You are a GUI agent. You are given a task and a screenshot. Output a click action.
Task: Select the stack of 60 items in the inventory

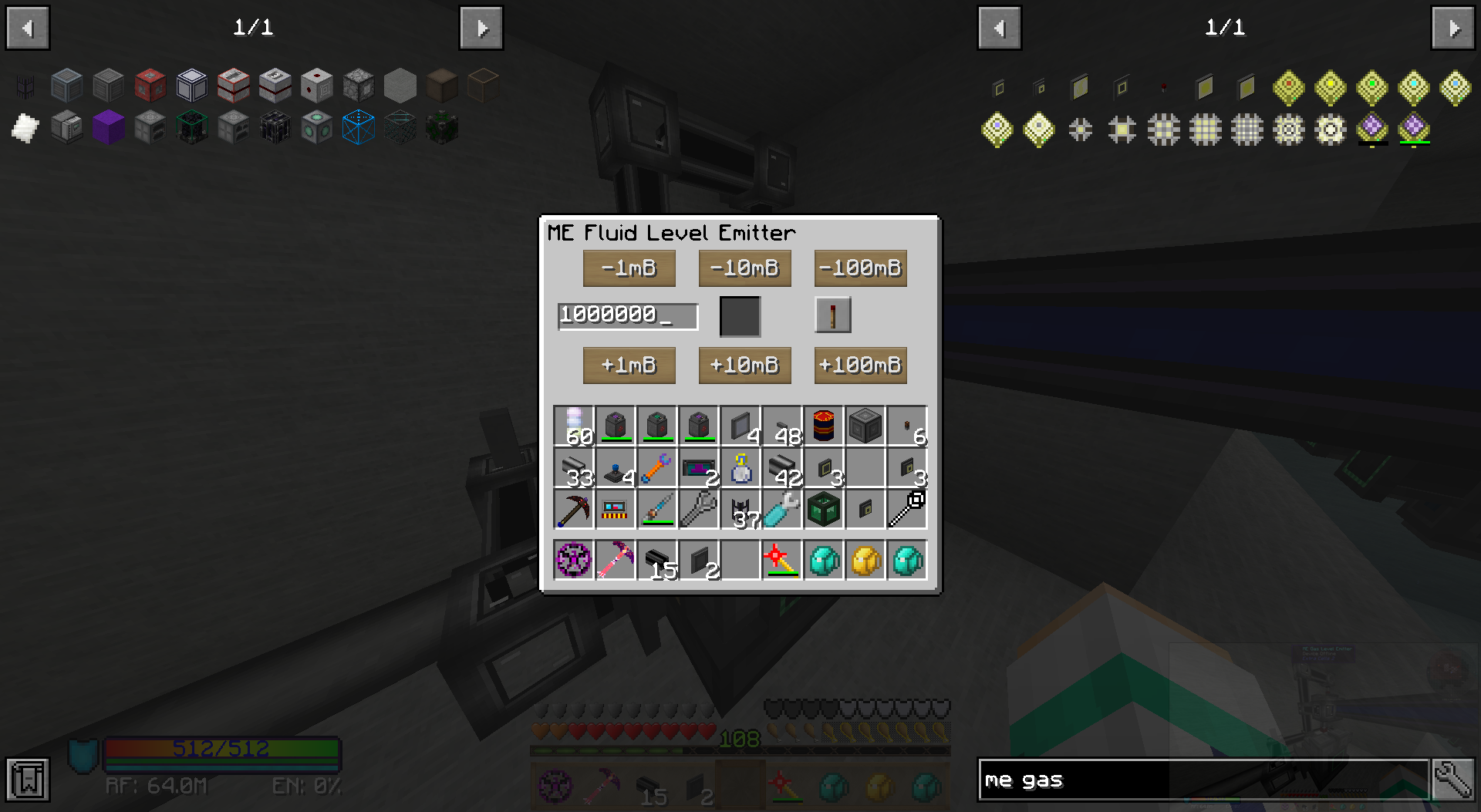[573, 425]
